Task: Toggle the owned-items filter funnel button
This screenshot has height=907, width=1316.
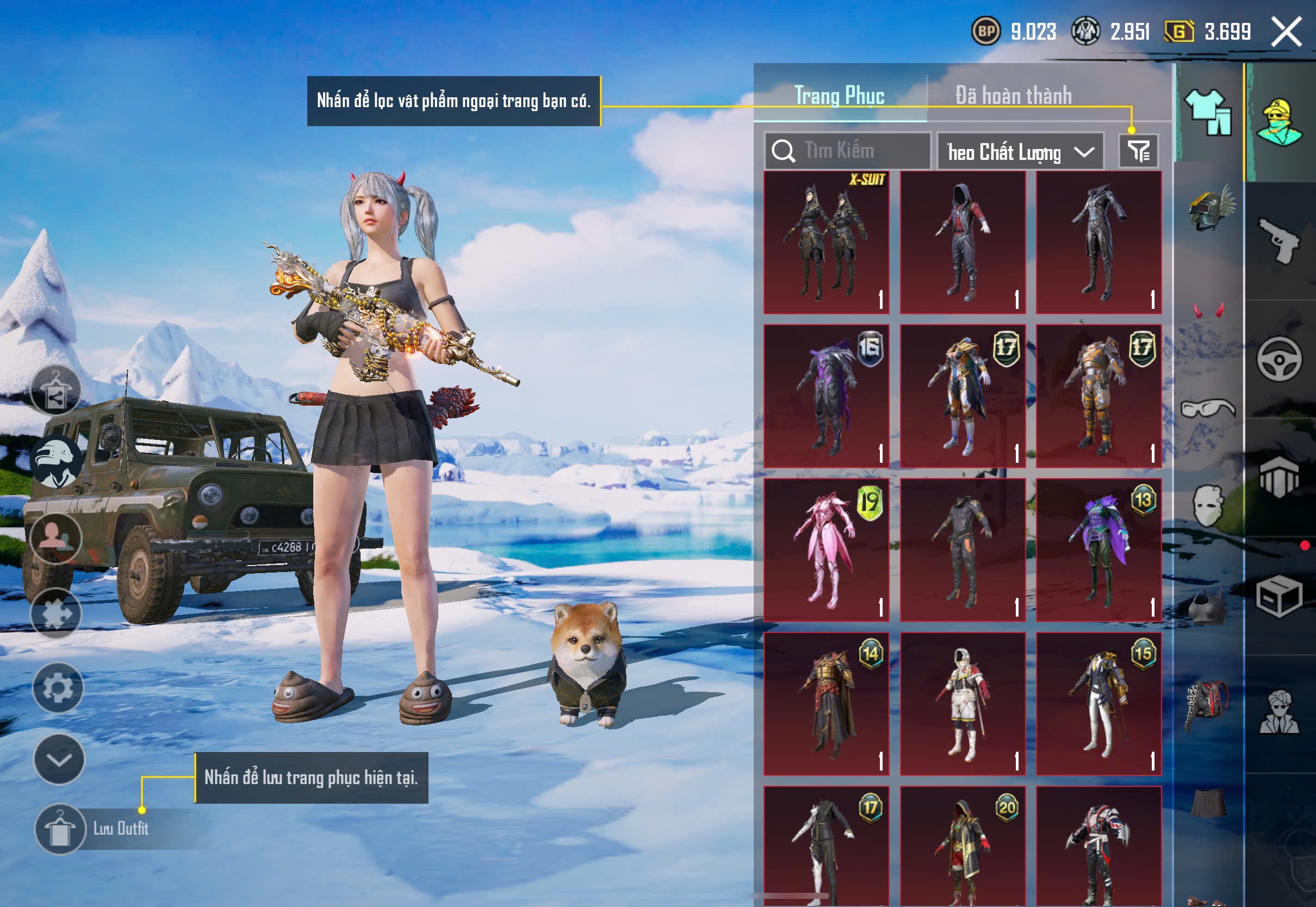Action: (x=1138, y=151)
